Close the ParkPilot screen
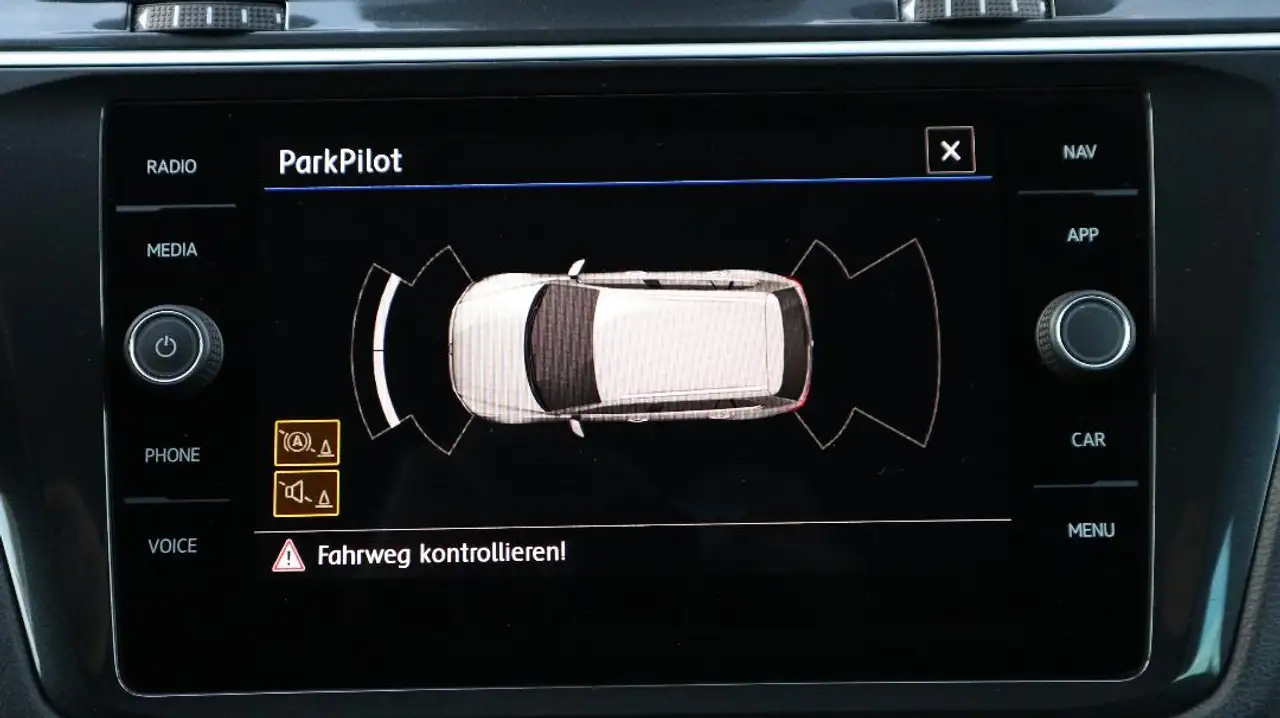 point(950,151)
